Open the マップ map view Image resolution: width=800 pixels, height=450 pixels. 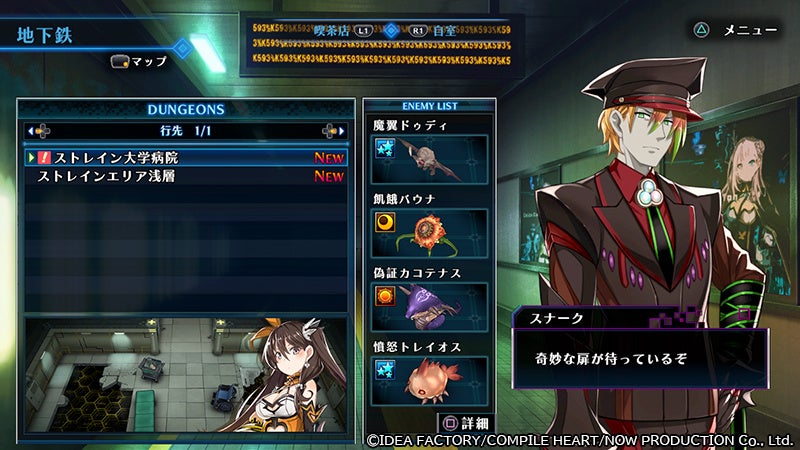(139, 61)
